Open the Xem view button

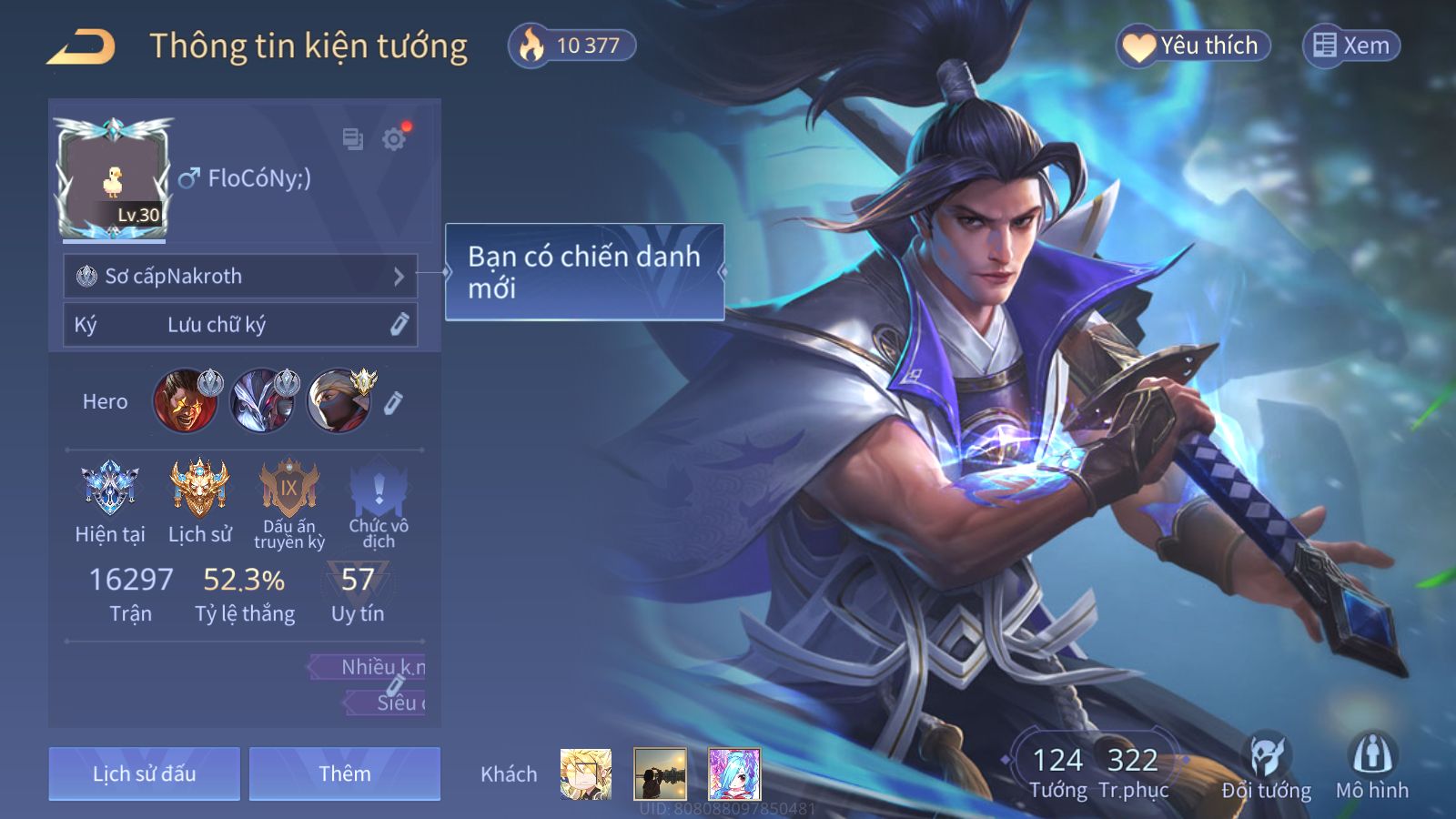(1351, 45)
